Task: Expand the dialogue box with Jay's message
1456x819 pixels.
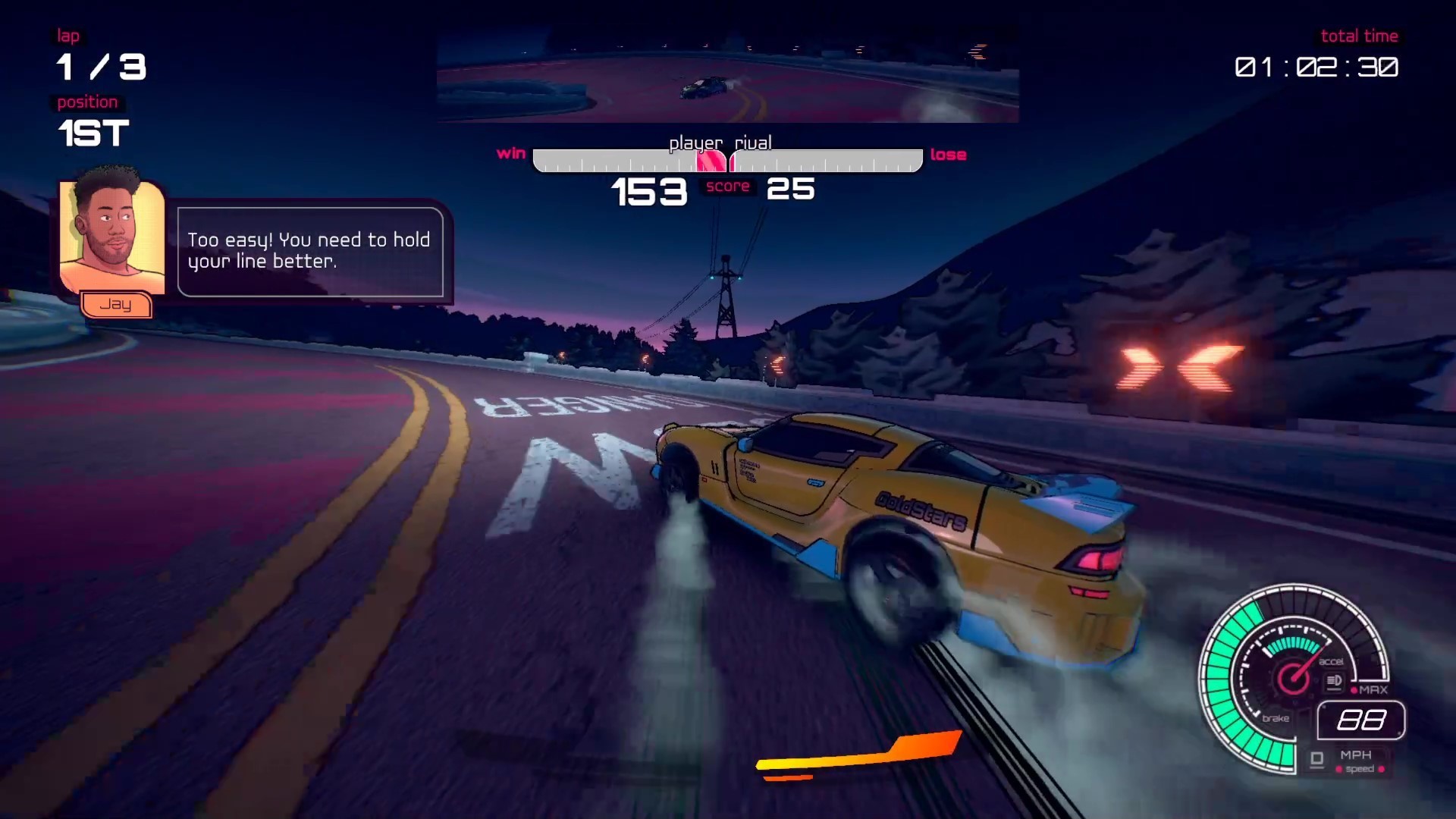Action: (309, 252)
